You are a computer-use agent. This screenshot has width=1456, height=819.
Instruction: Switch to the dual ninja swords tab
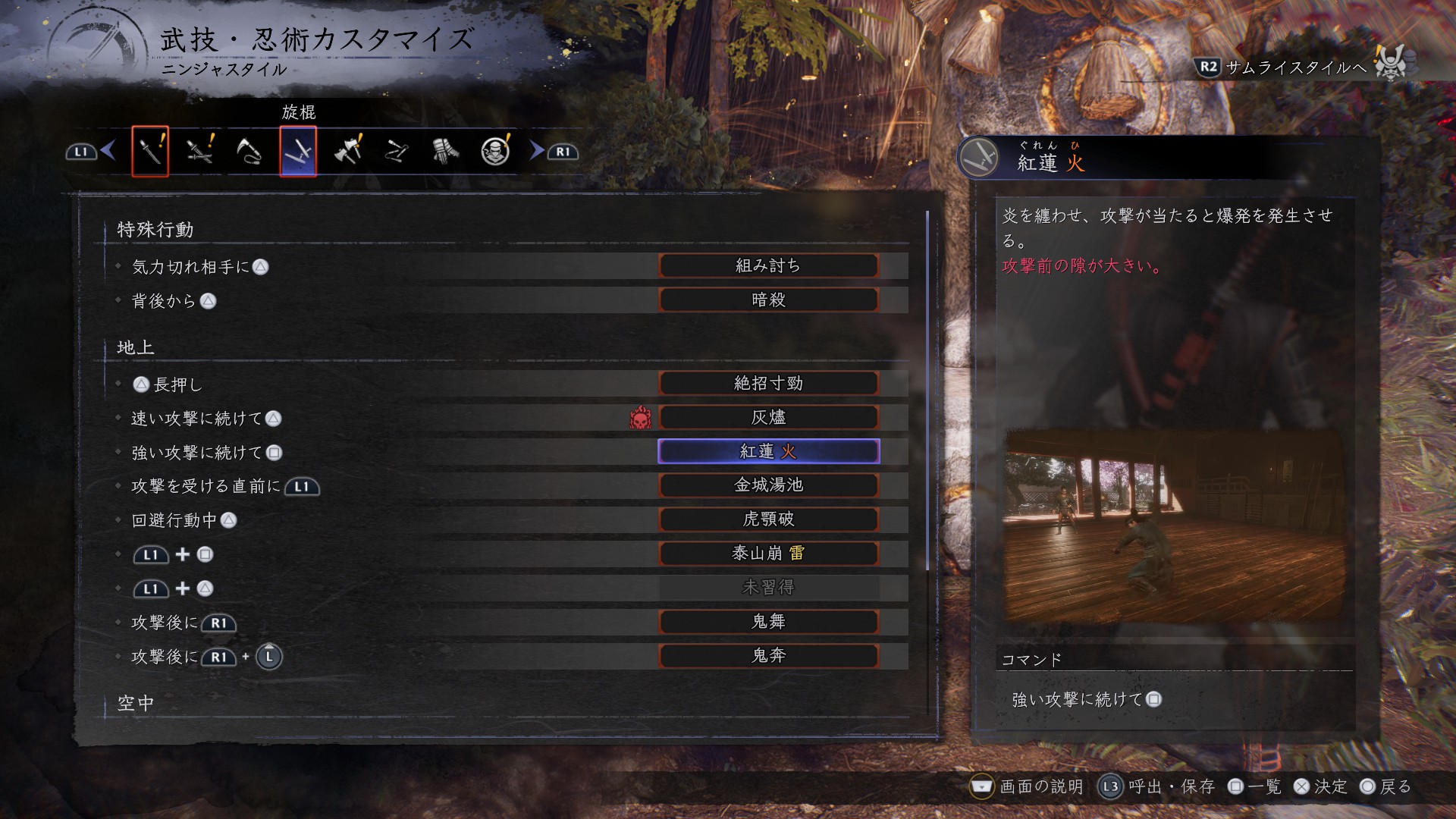tap(199, 152)
